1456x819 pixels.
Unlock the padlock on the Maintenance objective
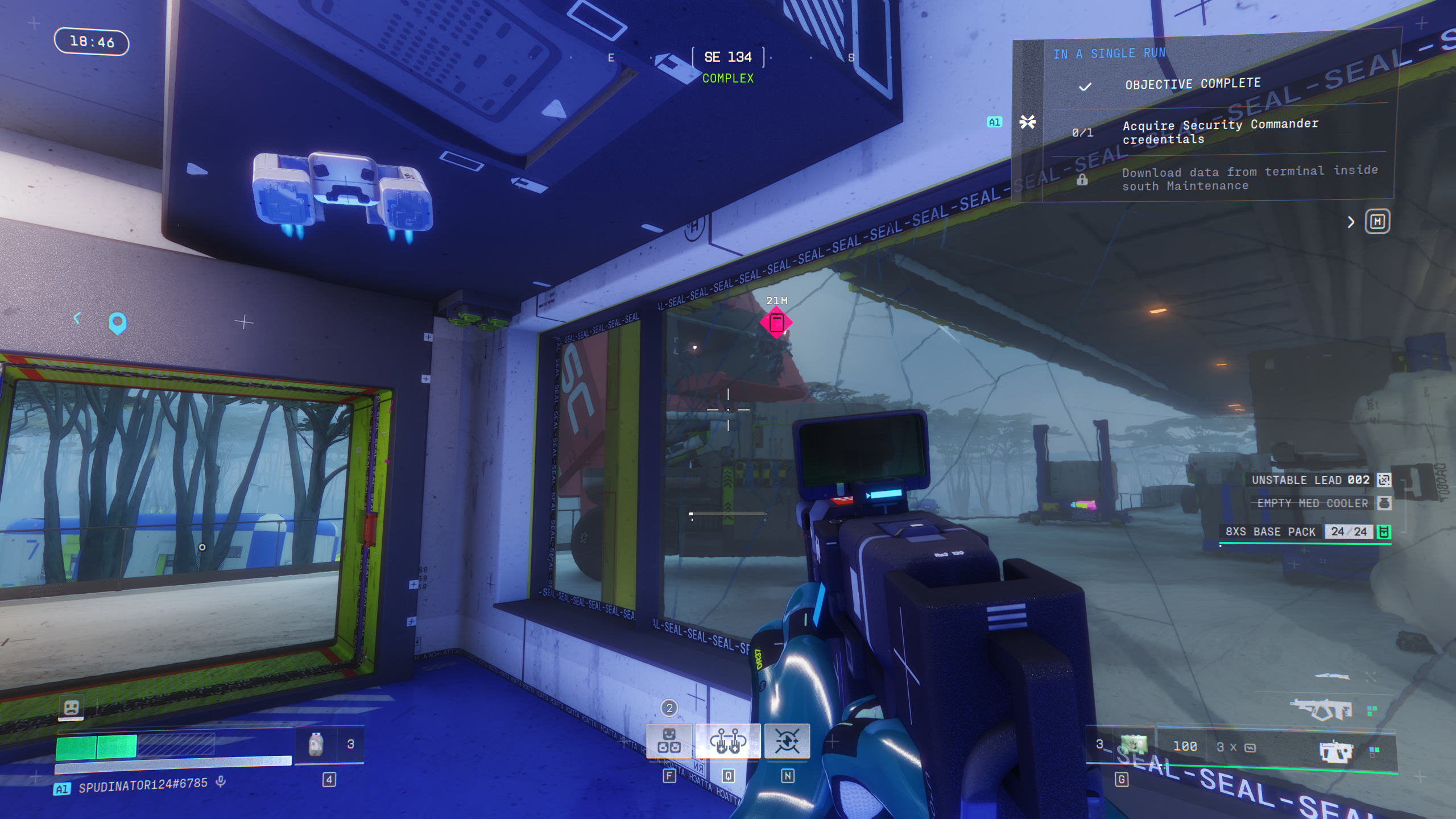click(x=1082, y=178)
